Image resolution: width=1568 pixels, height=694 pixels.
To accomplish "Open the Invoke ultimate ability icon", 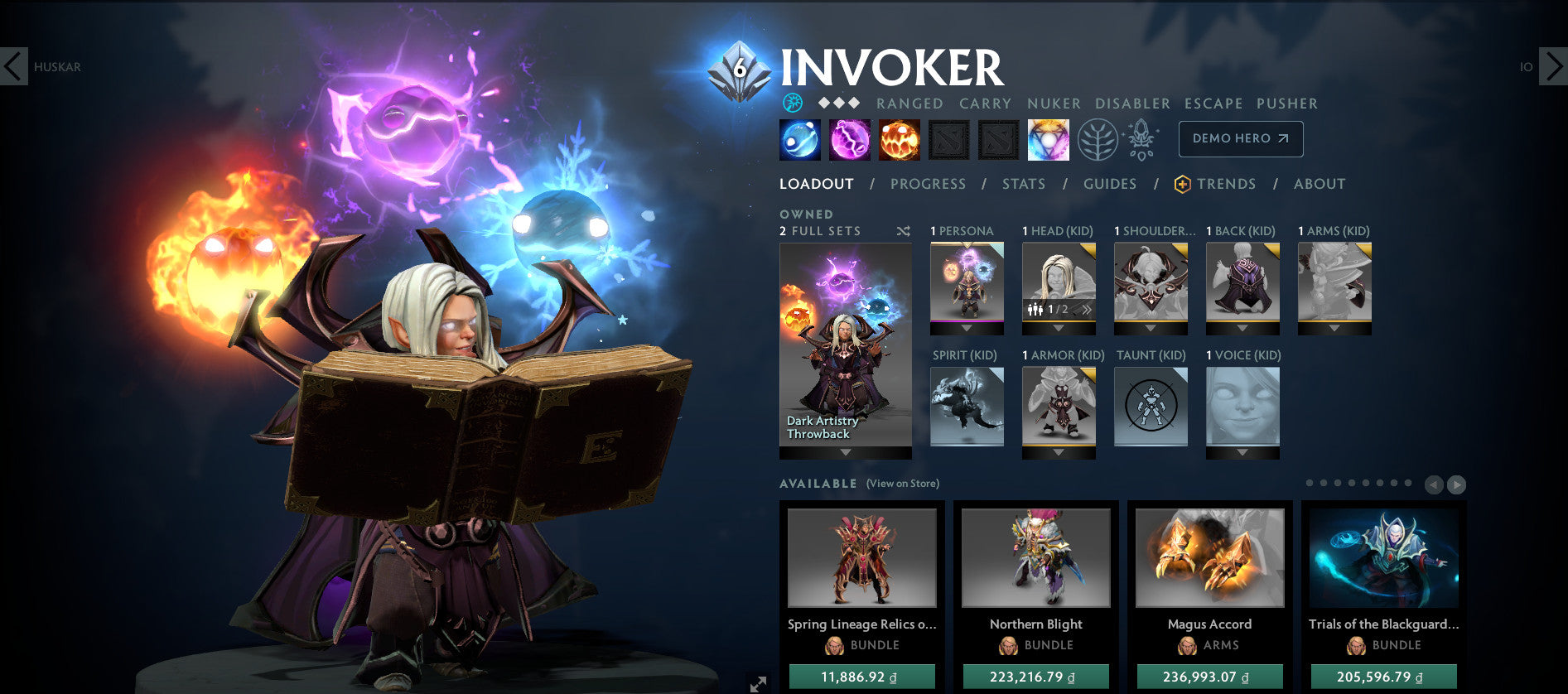I will click(1049, 138).
